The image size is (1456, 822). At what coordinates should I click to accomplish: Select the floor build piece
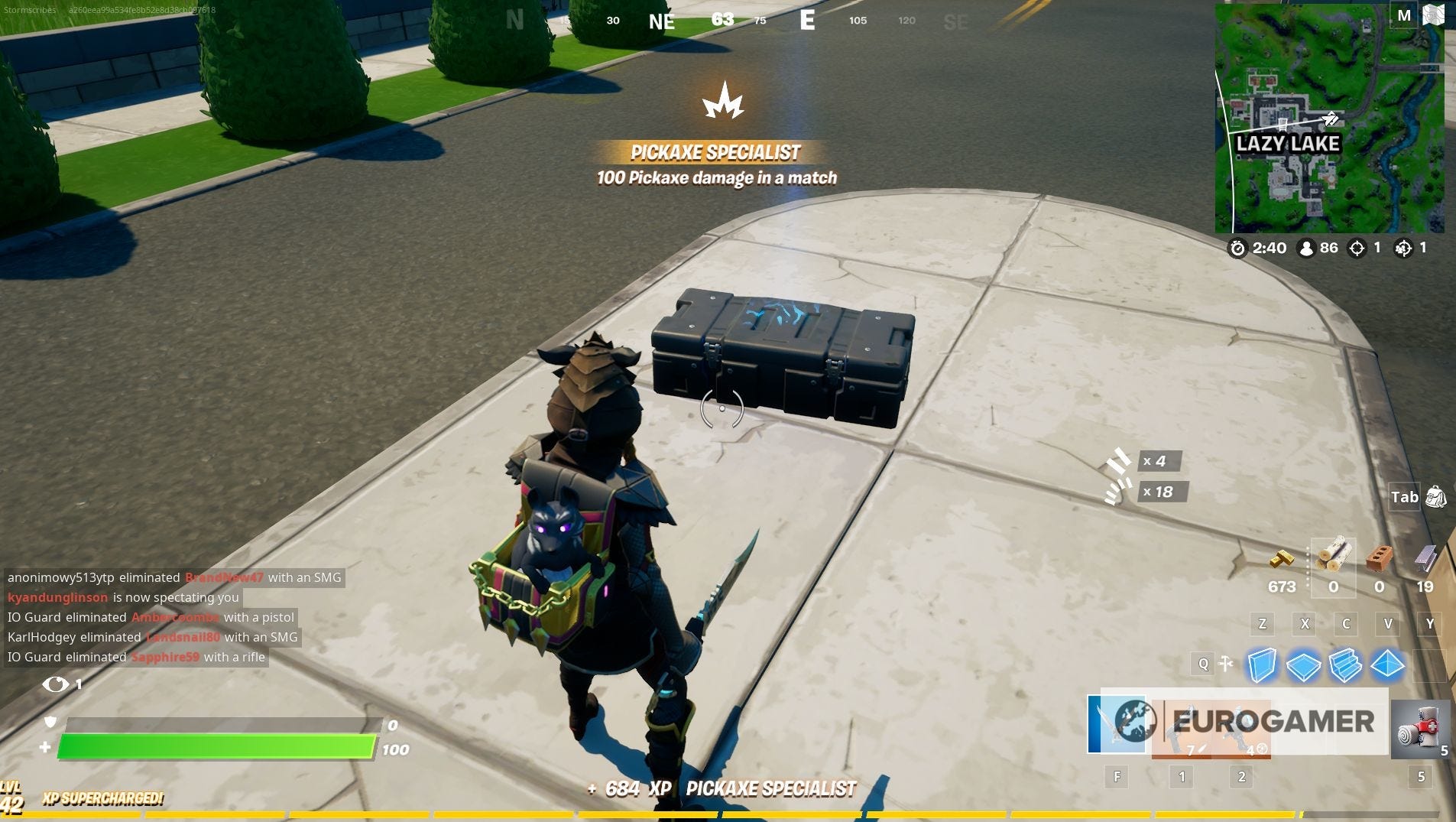click(1305, 664)
